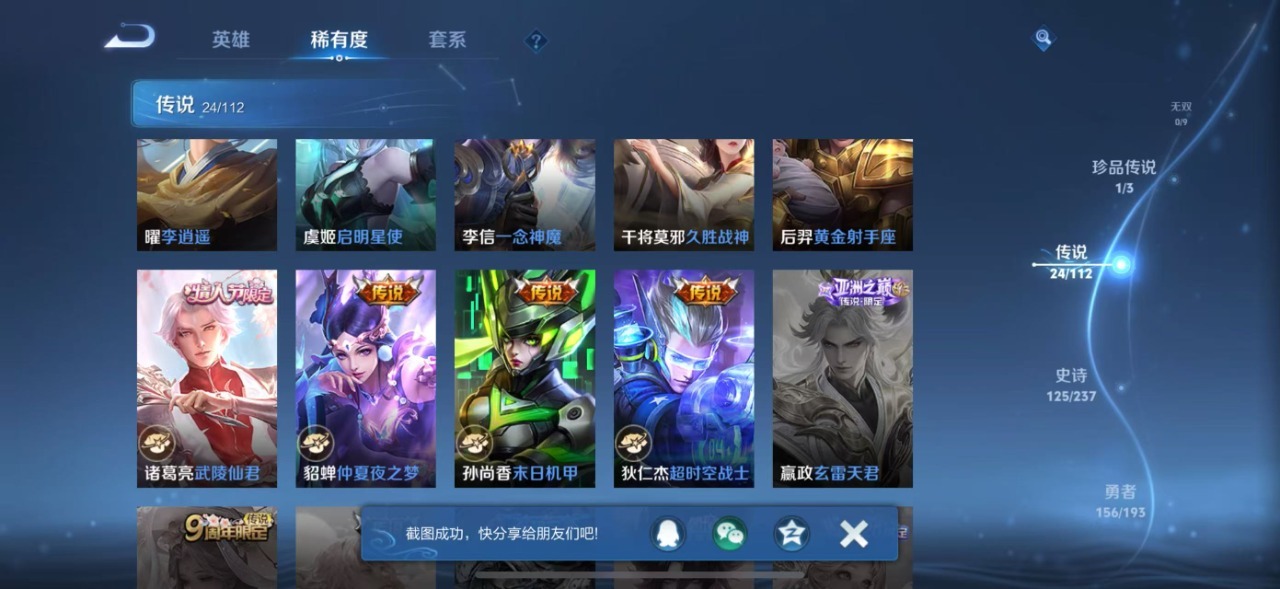View the 诸葛亮 武陵仙君 skin

pos(207,378)
